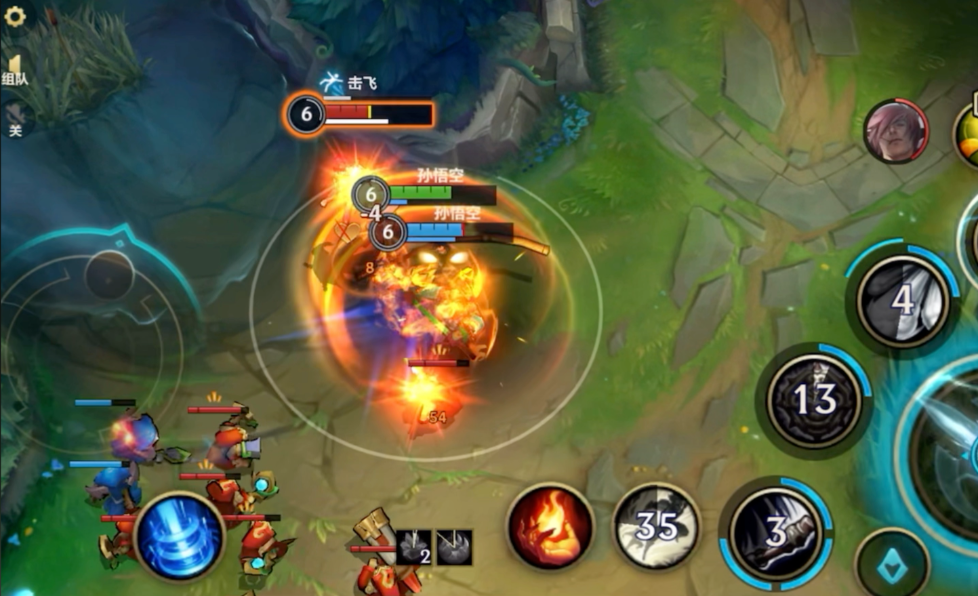
Task: Tap the summoner spell showing 35 cooldown
Action: pyautogui.click(x=656, y=525)
